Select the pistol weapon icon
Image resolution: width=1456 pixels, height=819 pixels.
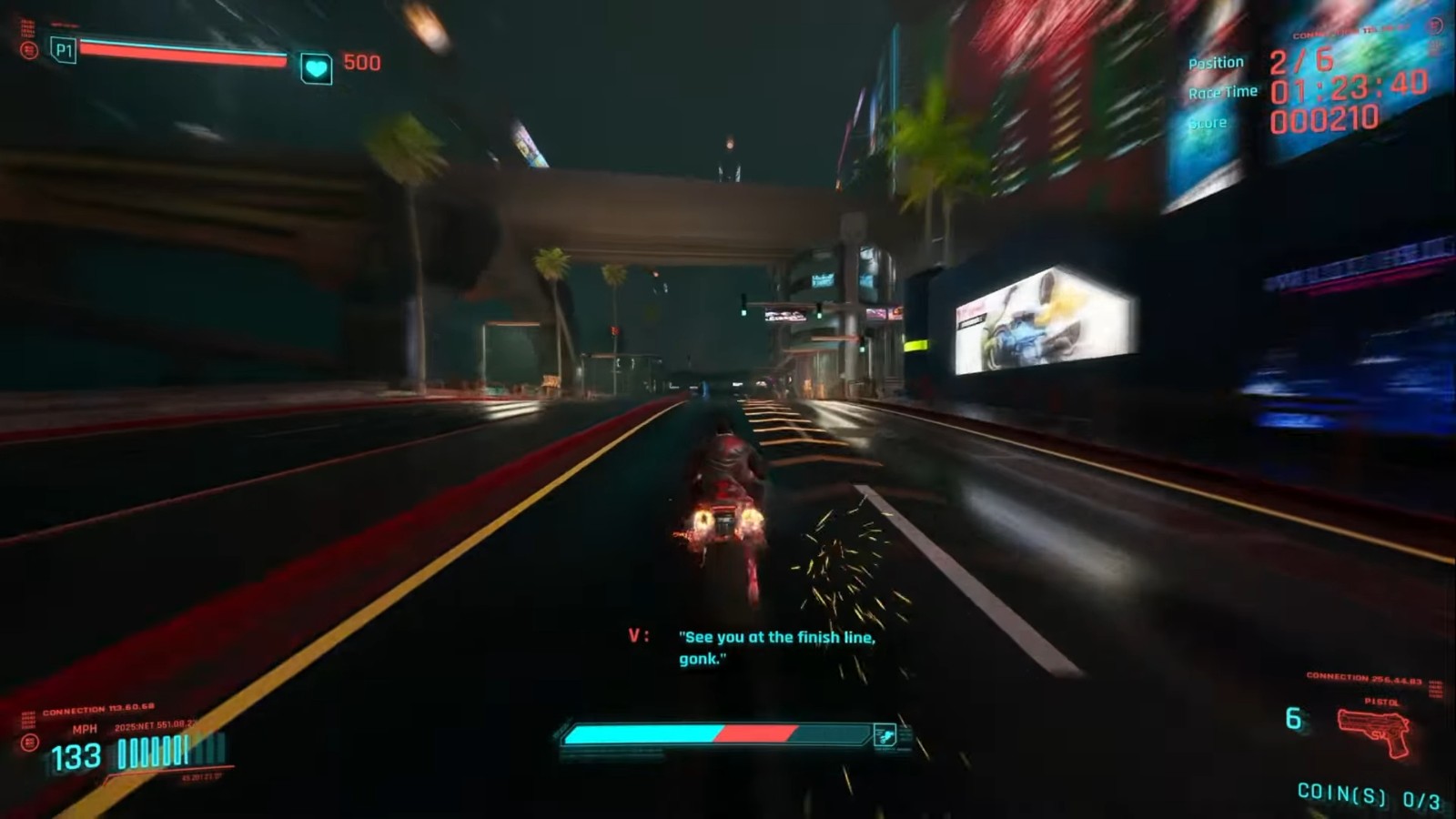1374,732
